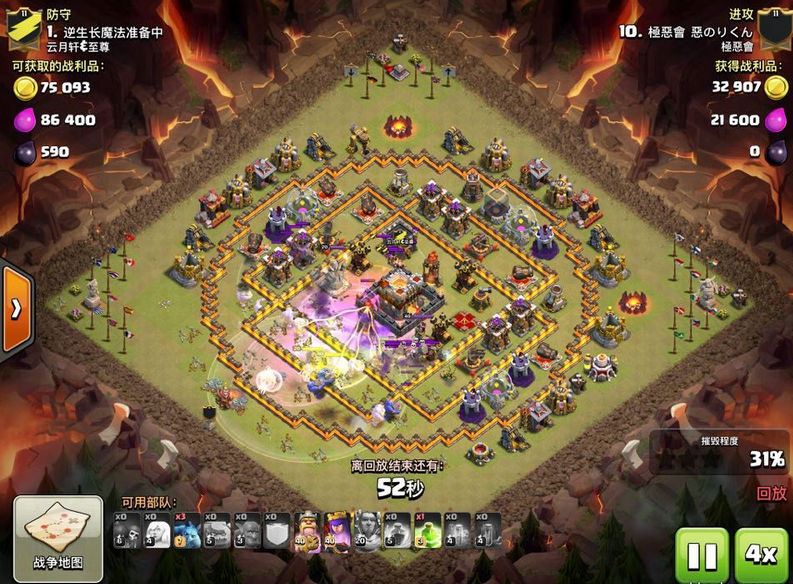
Task: Expand the orange arrow side panel
Action: coord(15,308)
